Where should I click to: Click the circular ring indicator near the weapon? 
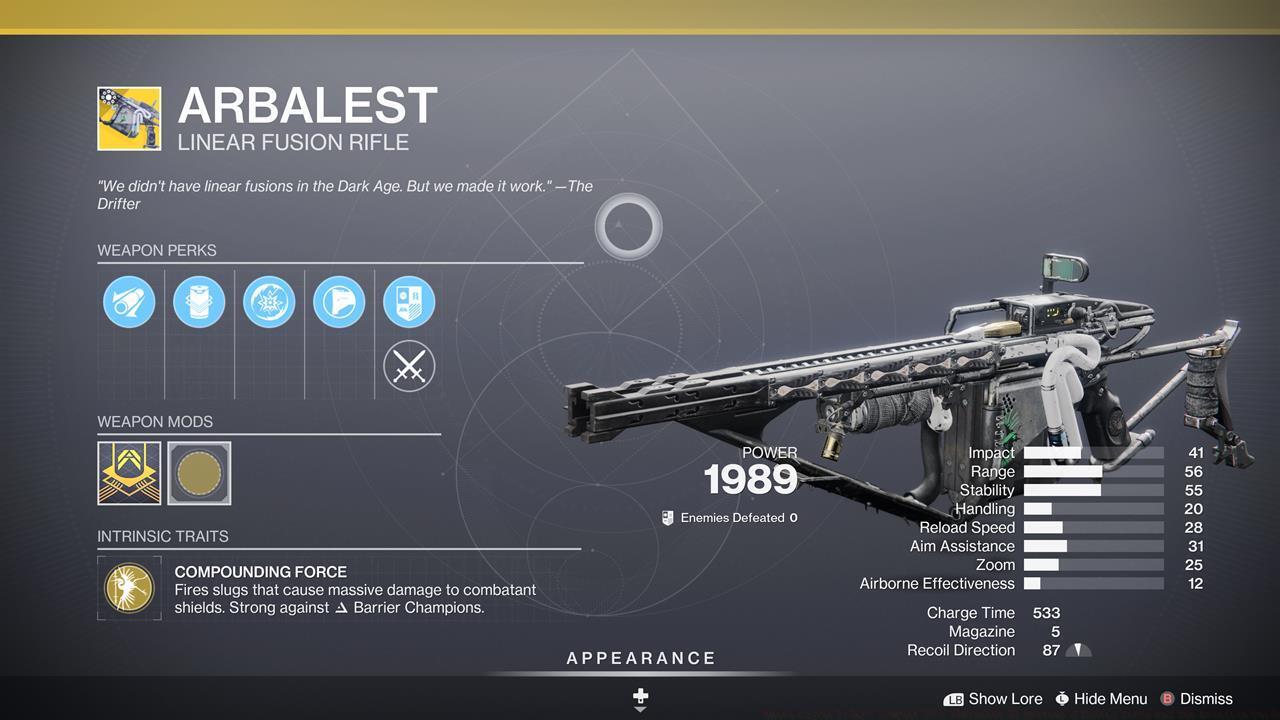pos(628,226)
